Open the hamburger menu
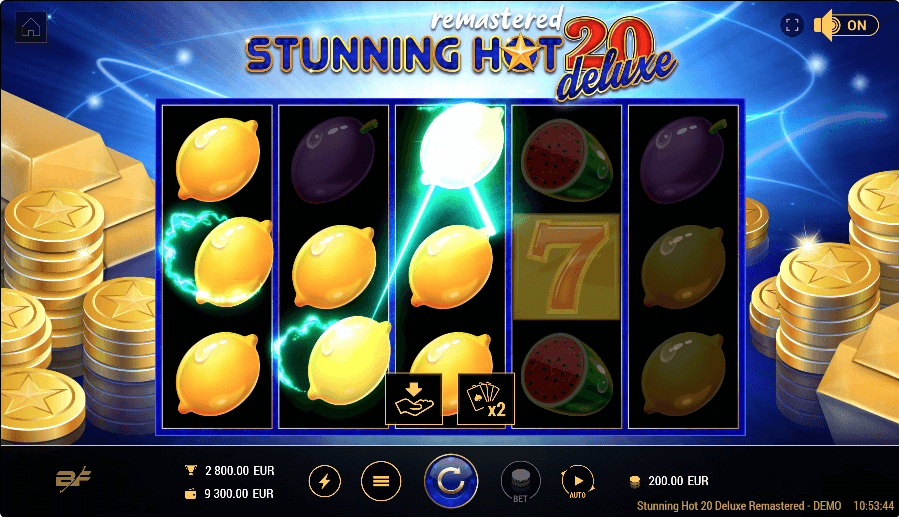Viewport: 899px width, 517px height. click(x=380, y=481)
